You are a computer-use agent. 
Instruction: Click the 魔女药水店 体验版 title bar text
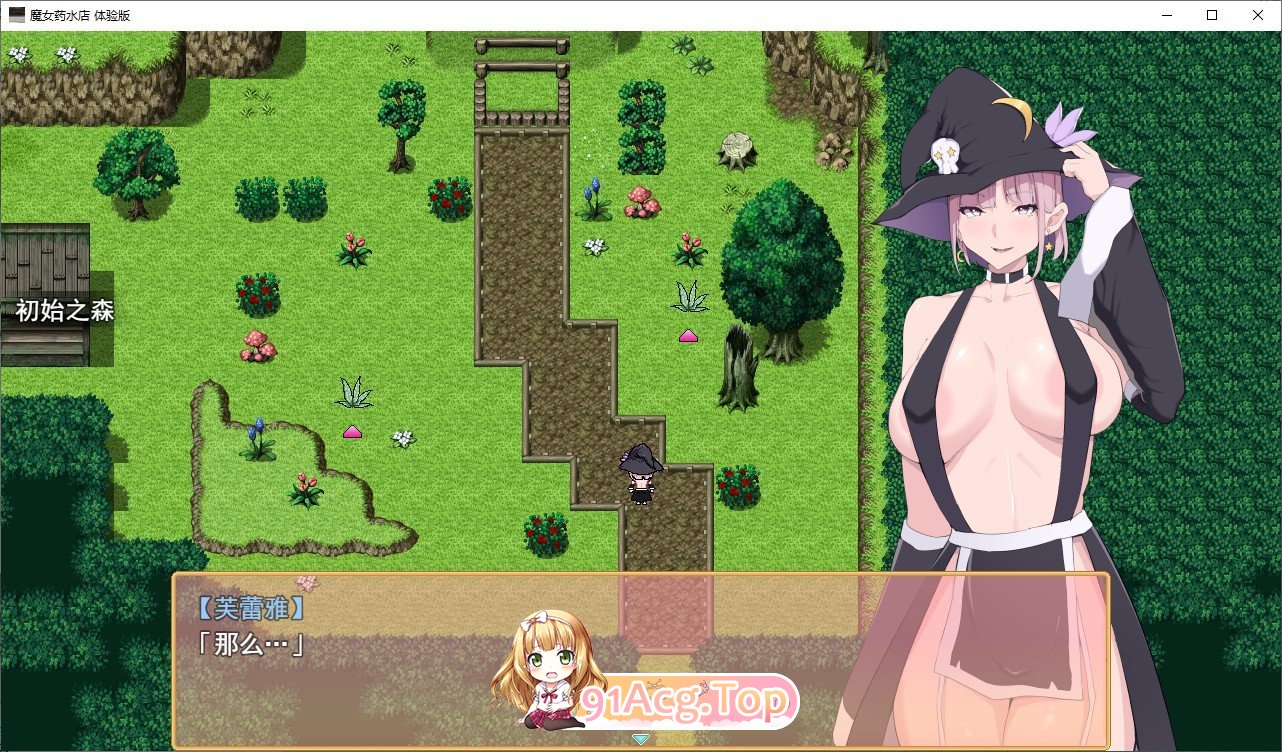(82, 14)
